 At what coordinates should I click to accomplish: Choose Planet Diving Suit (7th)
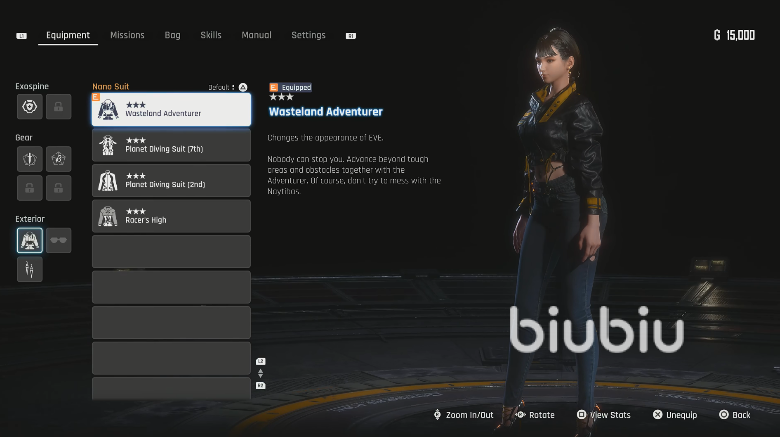[x=171, y=145]
